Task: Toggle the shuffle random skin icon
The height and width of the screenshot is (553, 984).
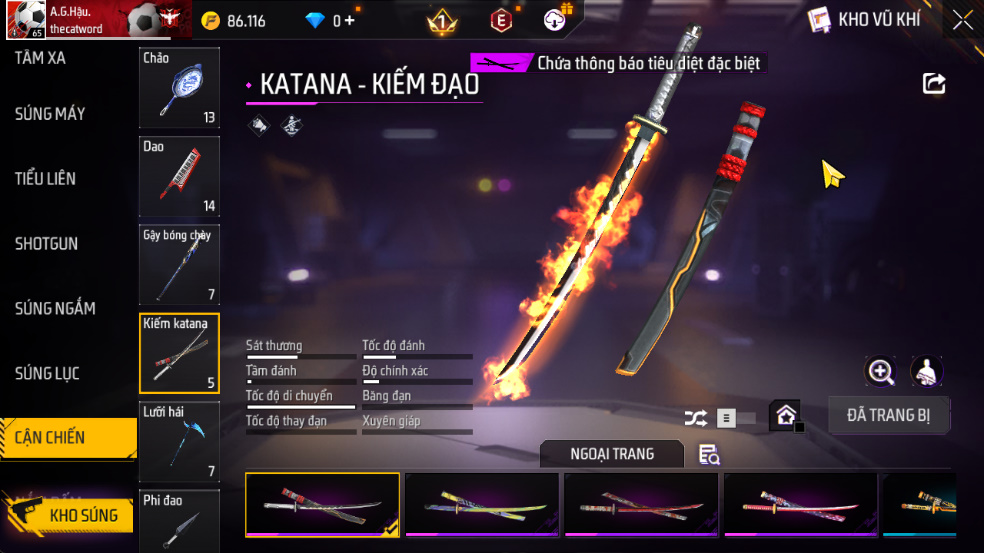Action: tap(696, 419)
